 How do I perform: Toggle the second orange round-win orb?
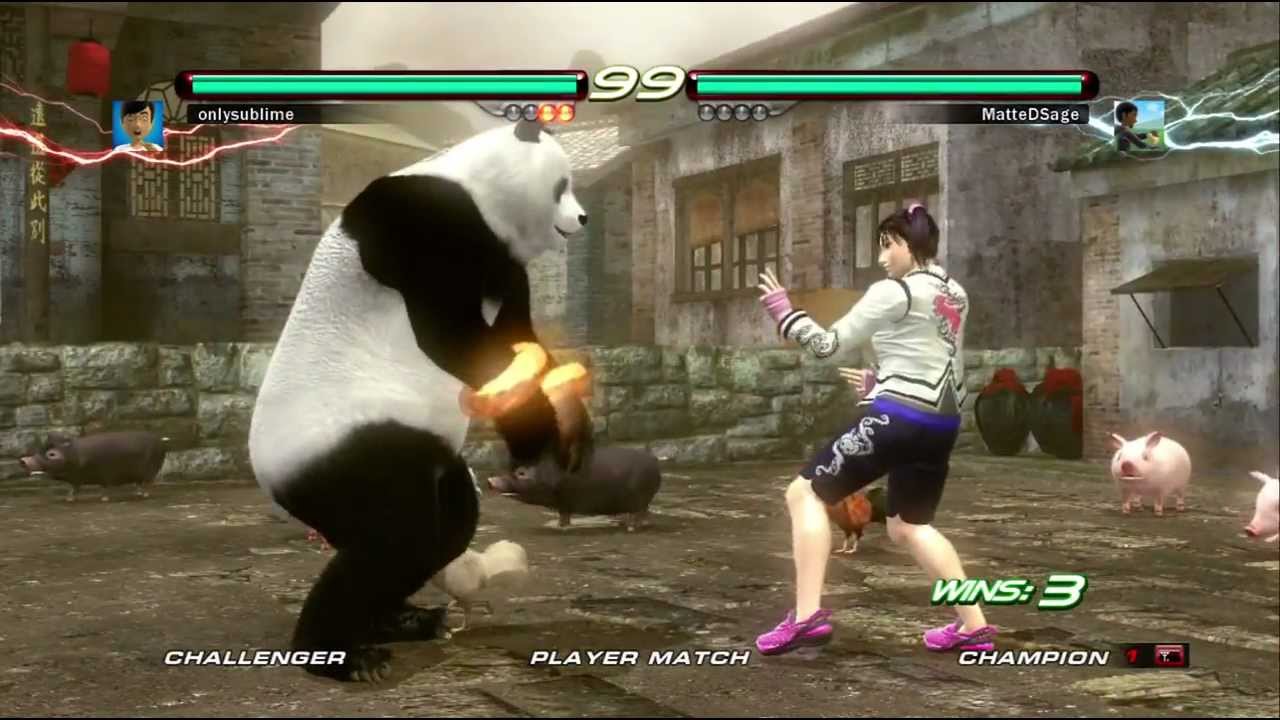pyautogui.click(x=565, y=112)
